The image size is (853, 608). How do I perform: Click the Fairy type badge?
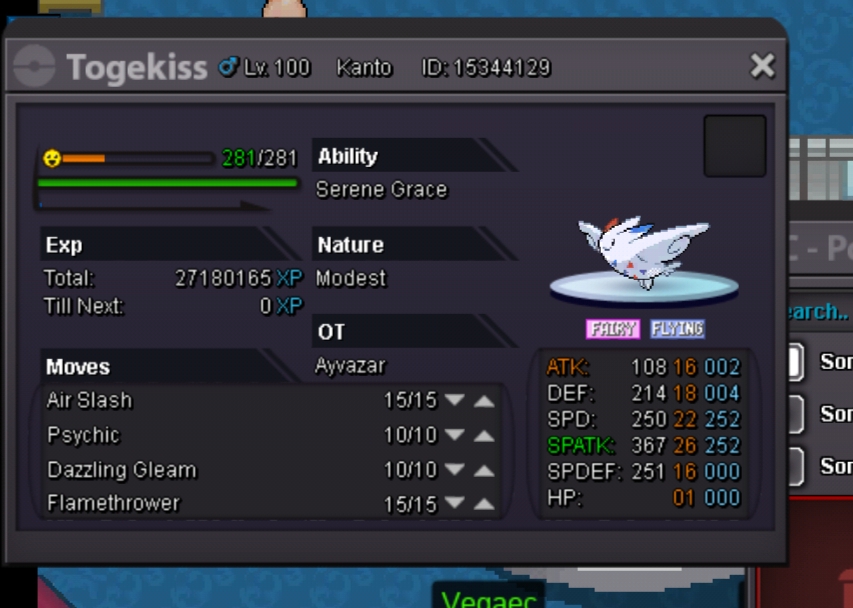click(x=612, y=329)
